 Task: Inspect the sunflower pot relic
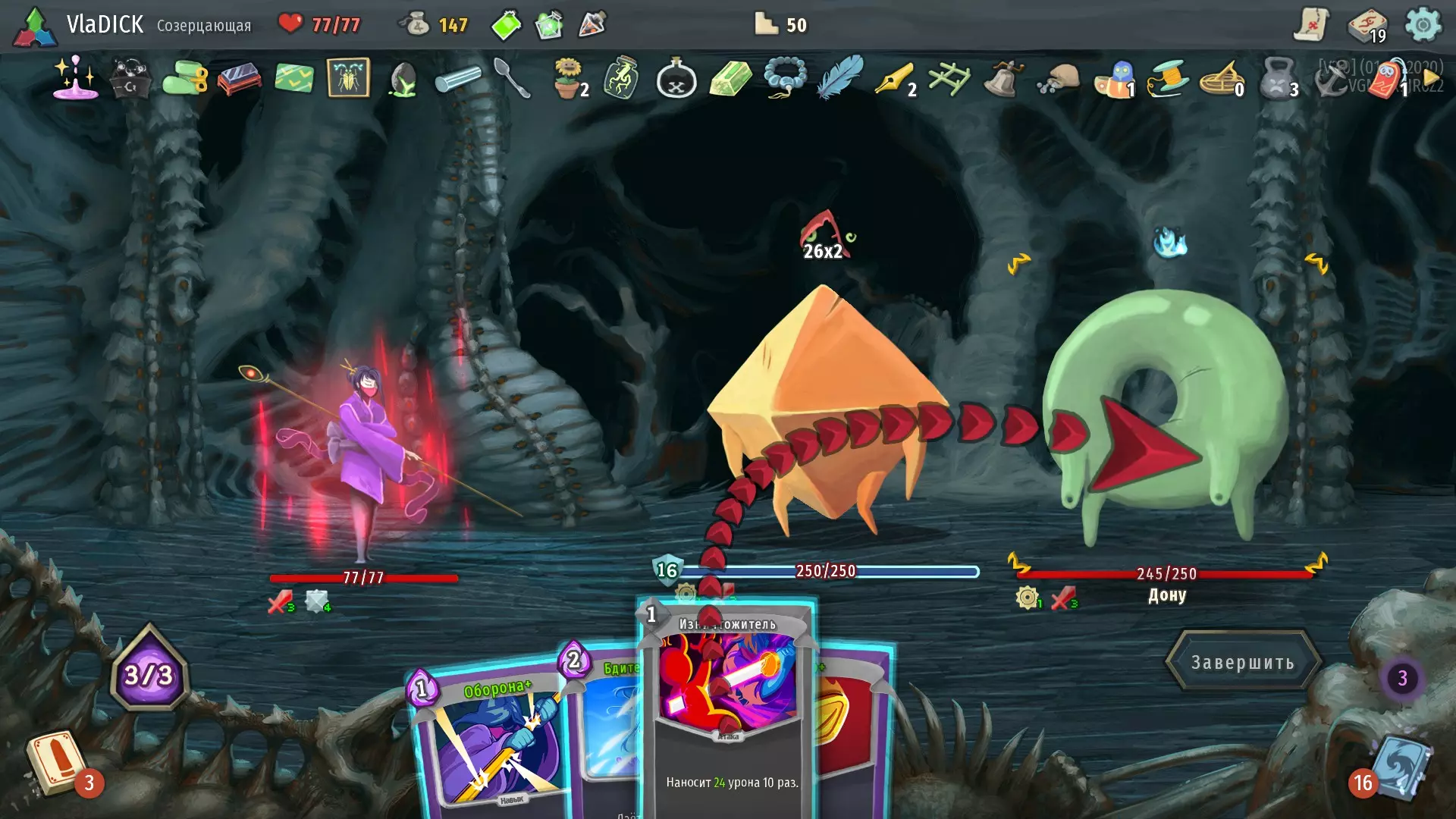tap(569, 78)
